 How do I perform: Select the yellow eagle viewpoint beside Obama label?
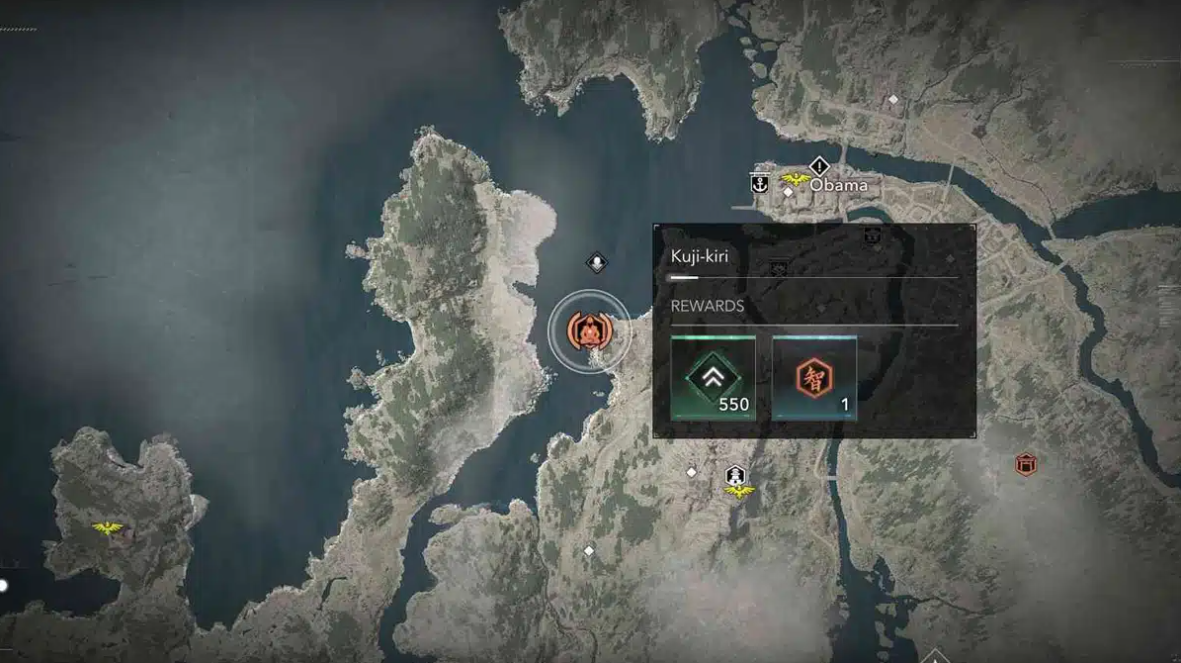pos(796,180)
